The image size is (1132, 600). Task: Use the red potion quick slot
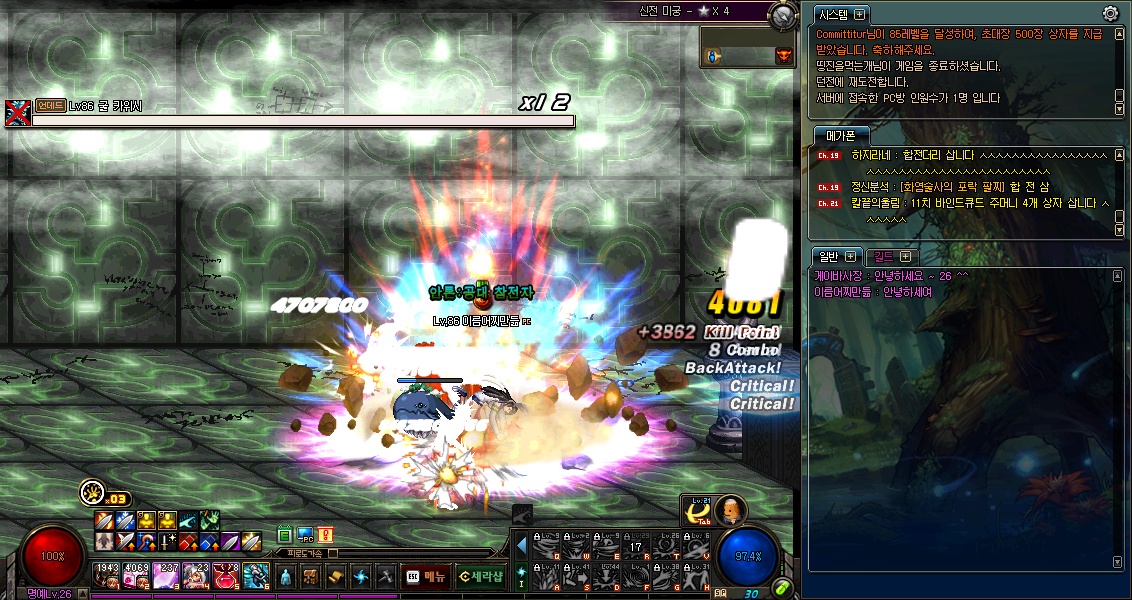click(x=225, y=575)
